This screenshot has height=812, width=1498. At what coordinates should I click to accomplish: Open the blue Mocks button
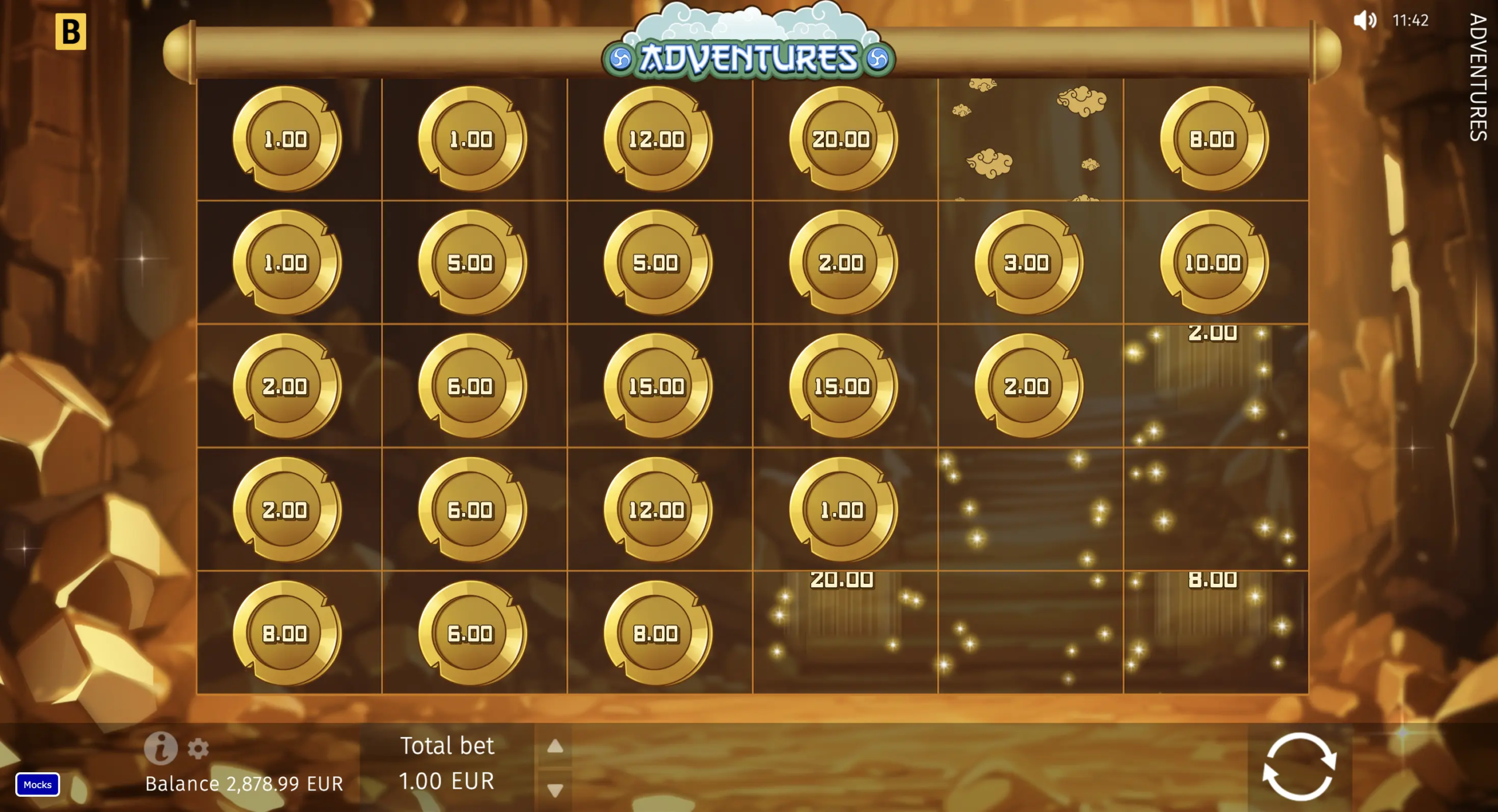click(38, 785)
